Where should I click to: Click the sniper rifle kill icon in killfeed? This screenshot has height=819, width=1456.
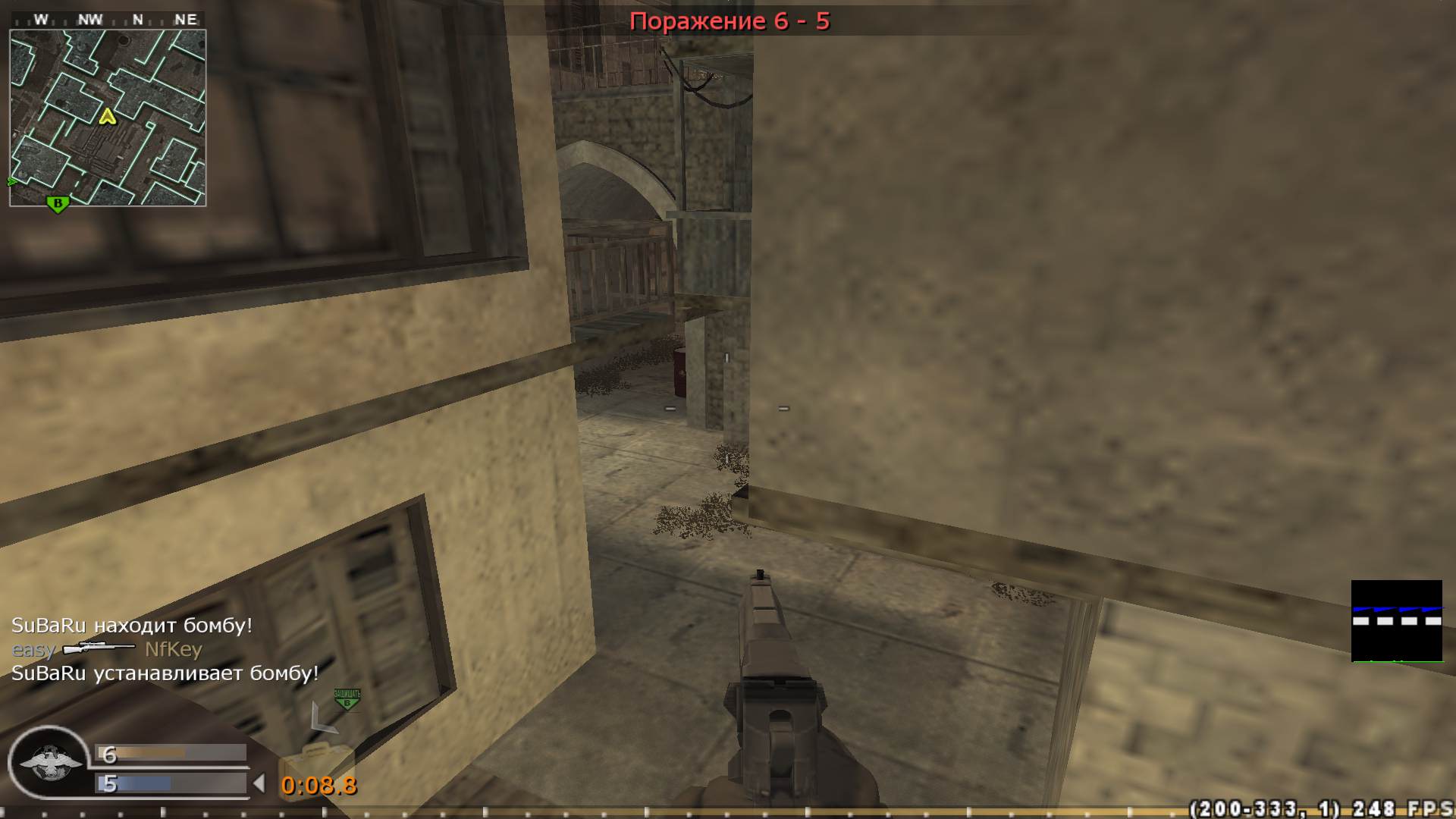[99, 650]
